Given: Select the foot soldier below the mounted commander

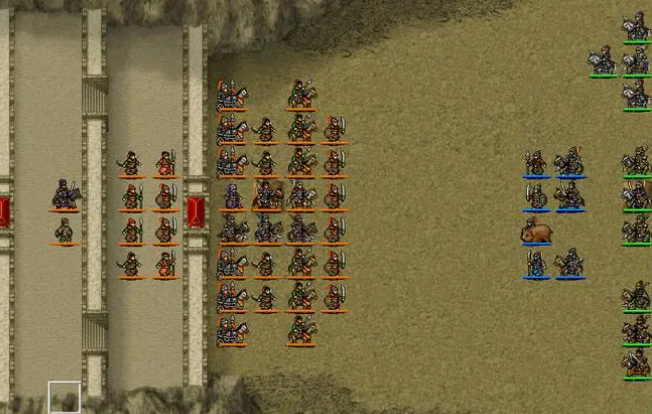Looking at the screenshot, I should [64, 231].
